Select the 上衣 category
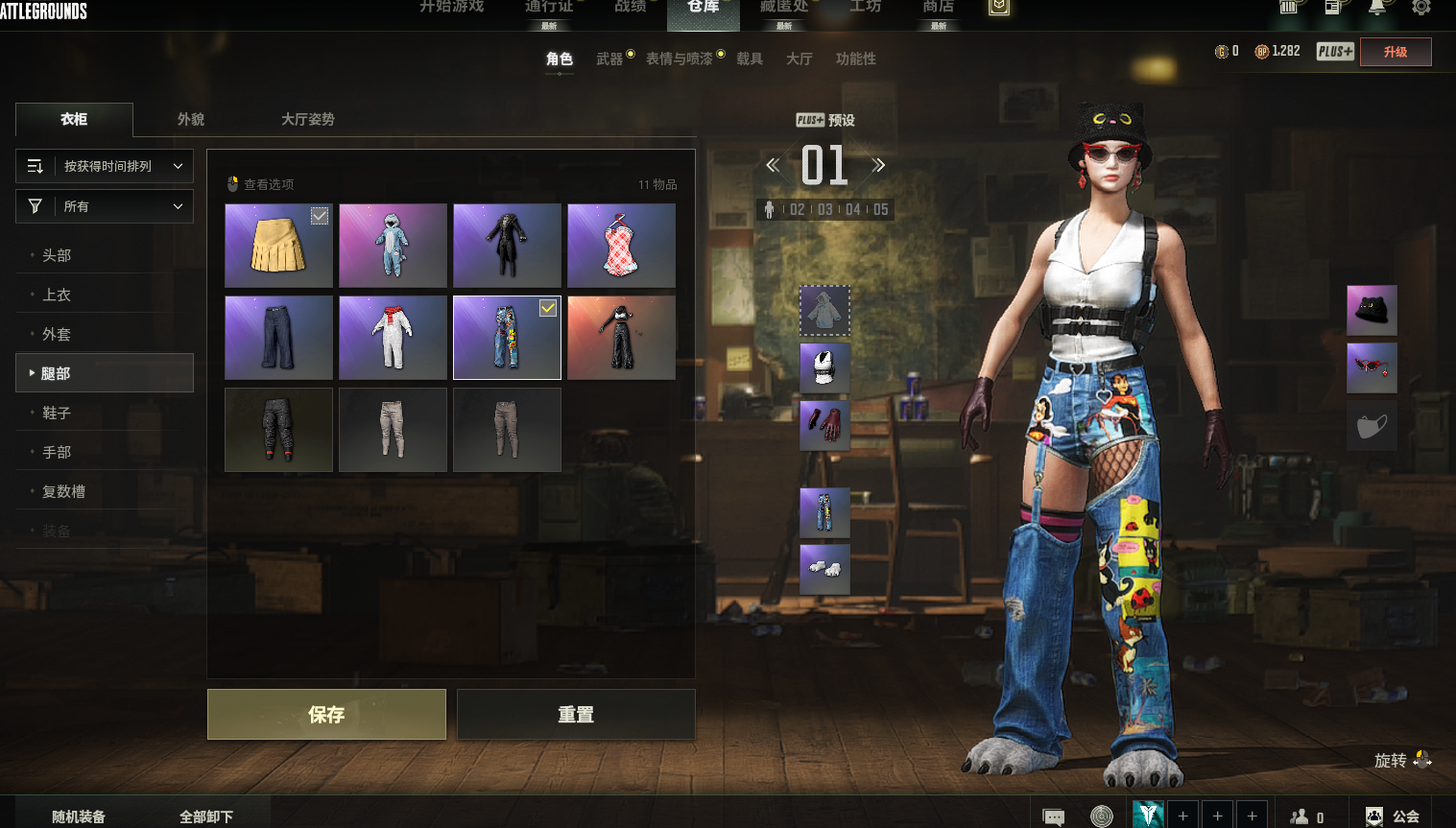Viewport: 1456px width, 828px height. point(57,295)
